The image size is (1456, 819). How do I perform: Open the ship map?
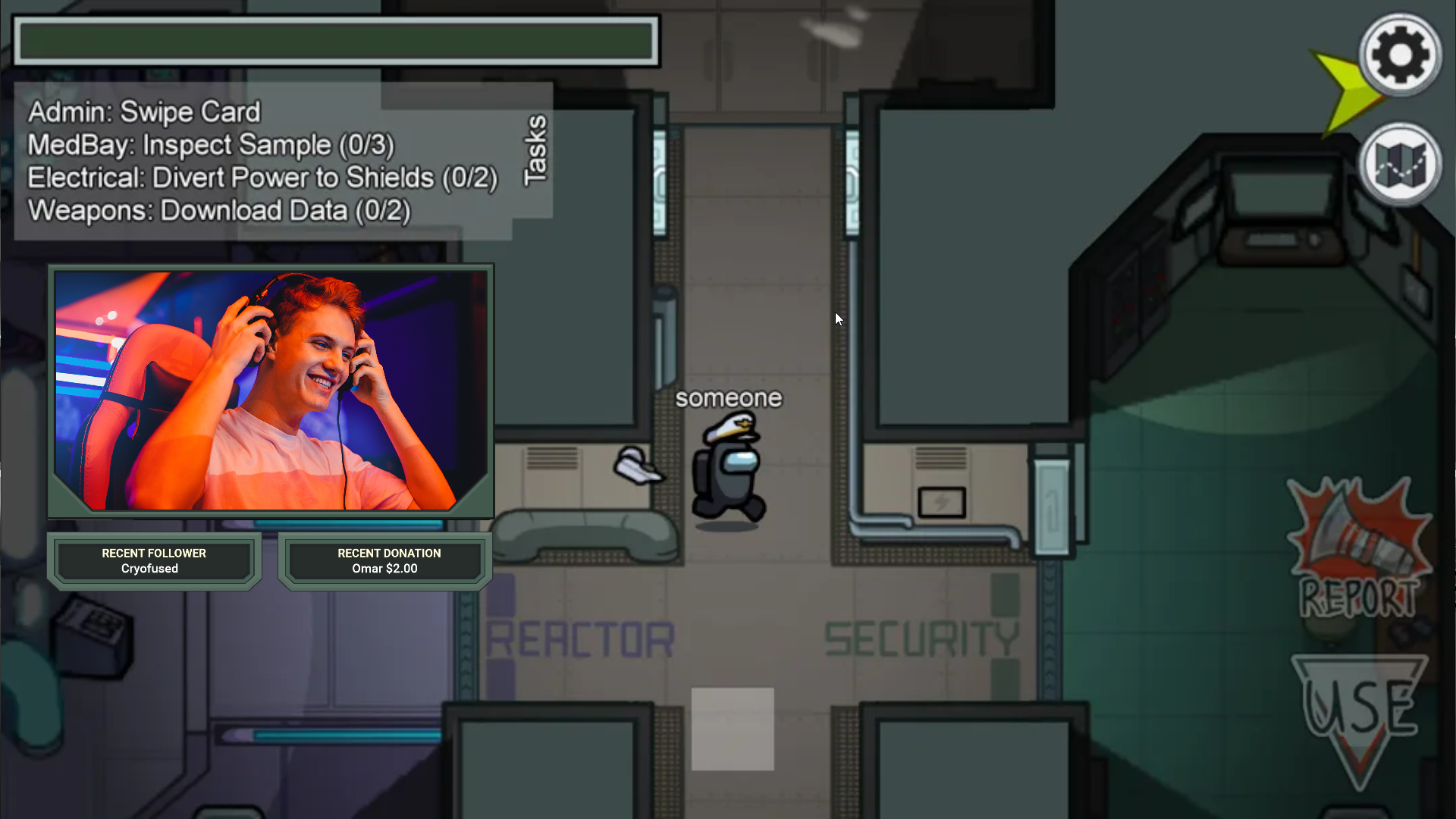pyautogui.click(x=1400, y=164)
